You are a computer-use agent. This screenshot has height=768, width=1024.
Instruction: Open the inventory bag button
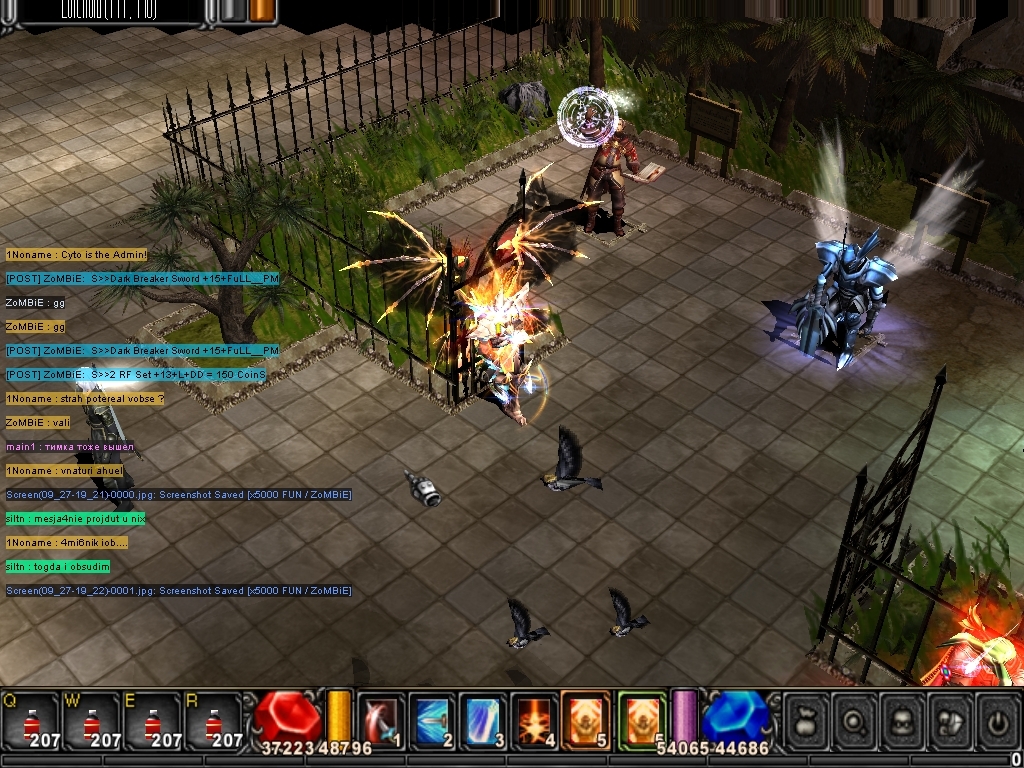(x=808, y=721)
